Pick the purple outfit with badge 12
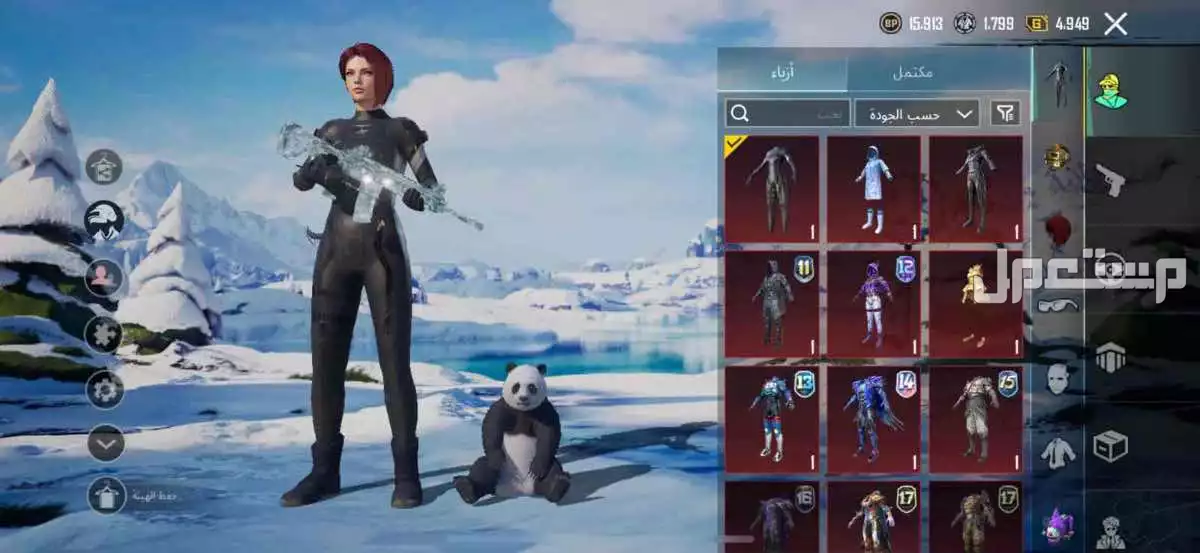Screen dimensions: 1200x553 pos(873,304)
